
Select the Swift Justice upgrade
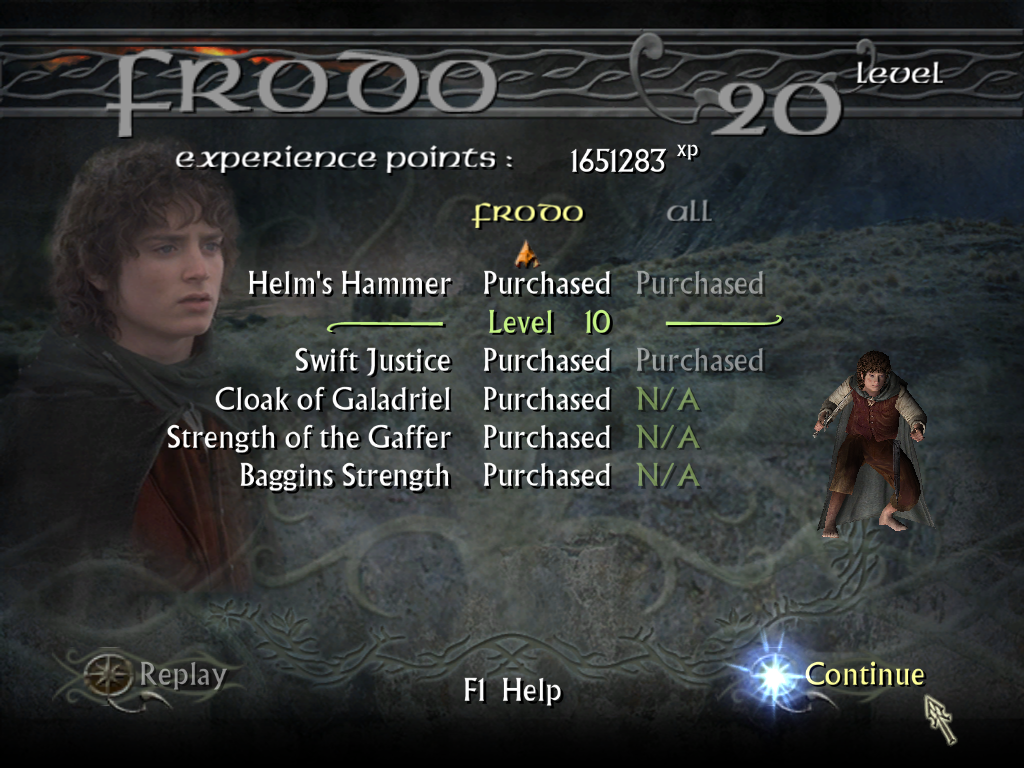click(x=372, y=360)
